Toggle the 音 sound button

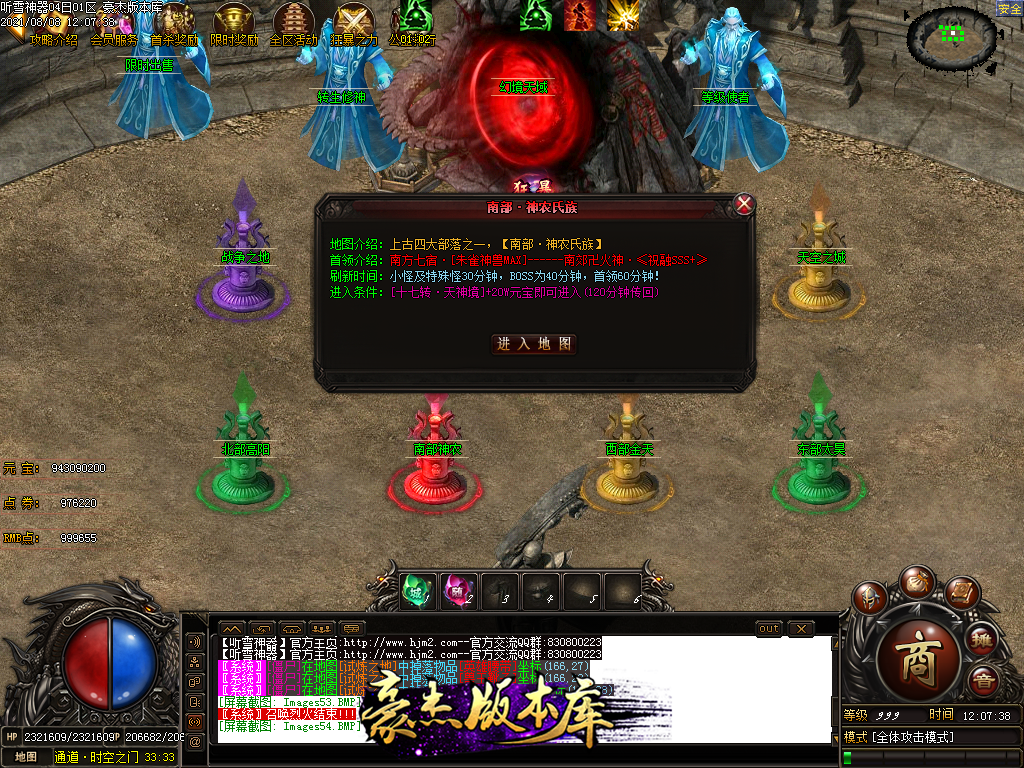(982, 681)
